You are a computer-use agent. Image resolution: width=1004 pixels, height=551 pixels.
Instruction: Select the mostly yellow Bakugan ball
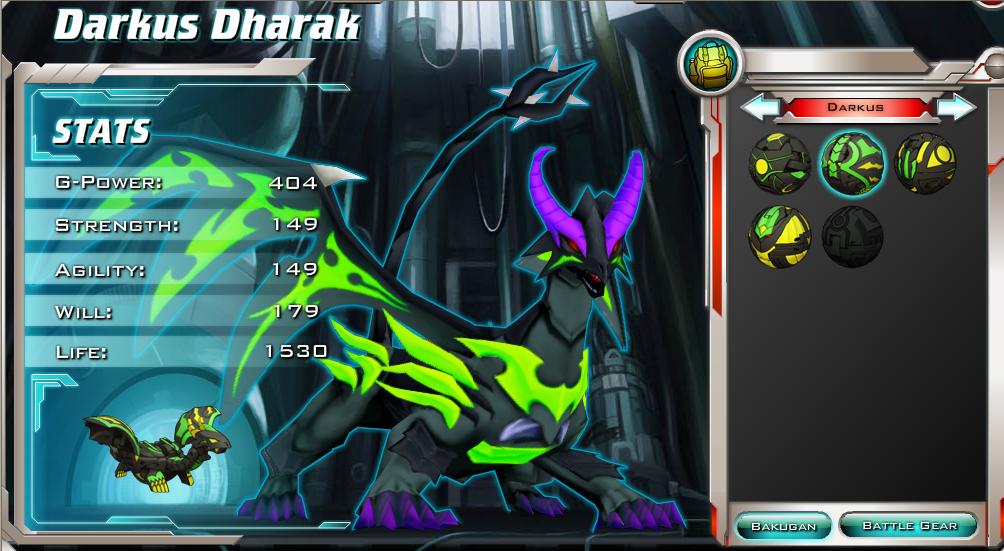pyautogui.click(x=779, y=235)
